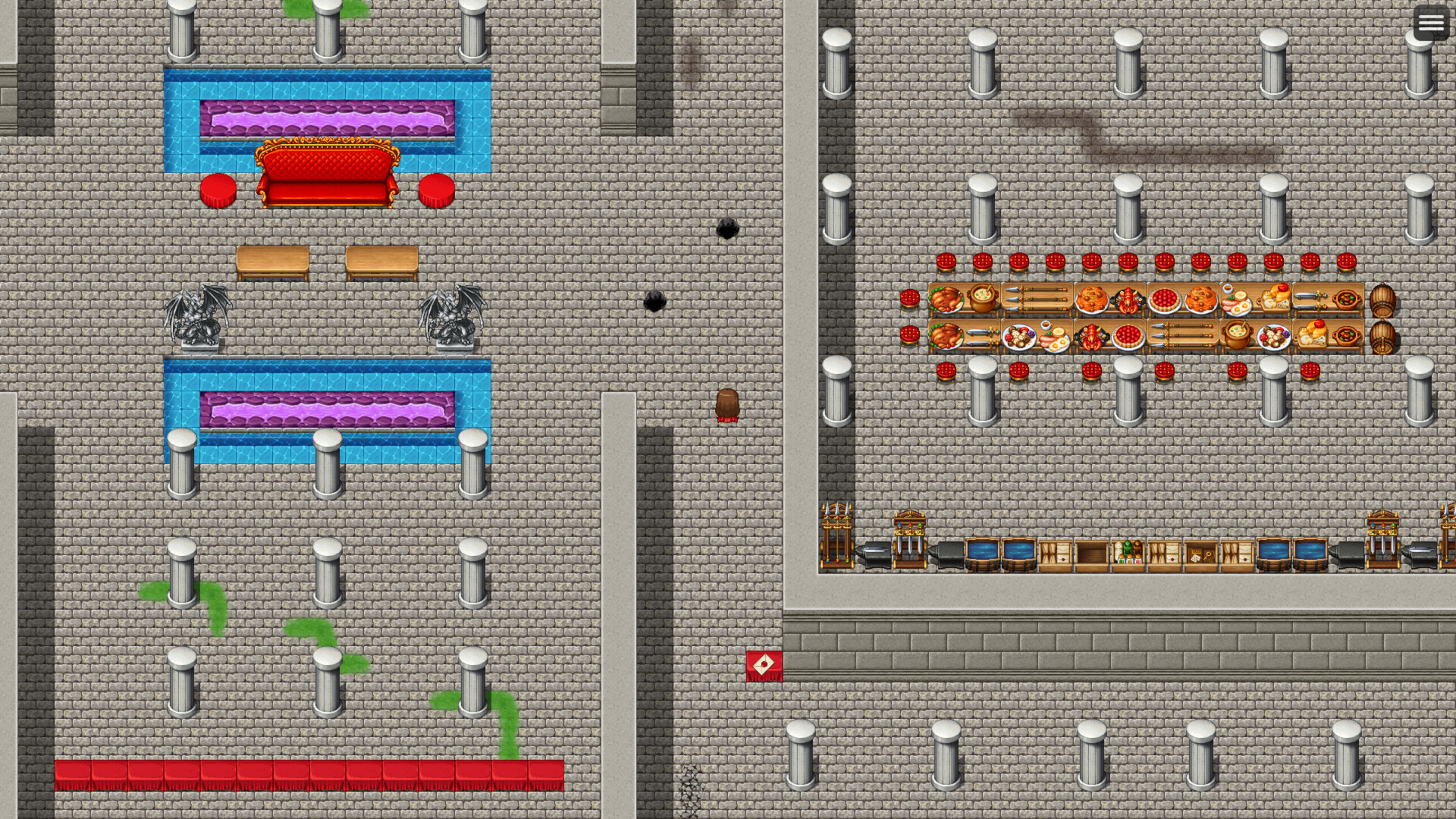Select the black blob near the hall entrance
The image size is (1456, 819).
click(x=730, y=227)
